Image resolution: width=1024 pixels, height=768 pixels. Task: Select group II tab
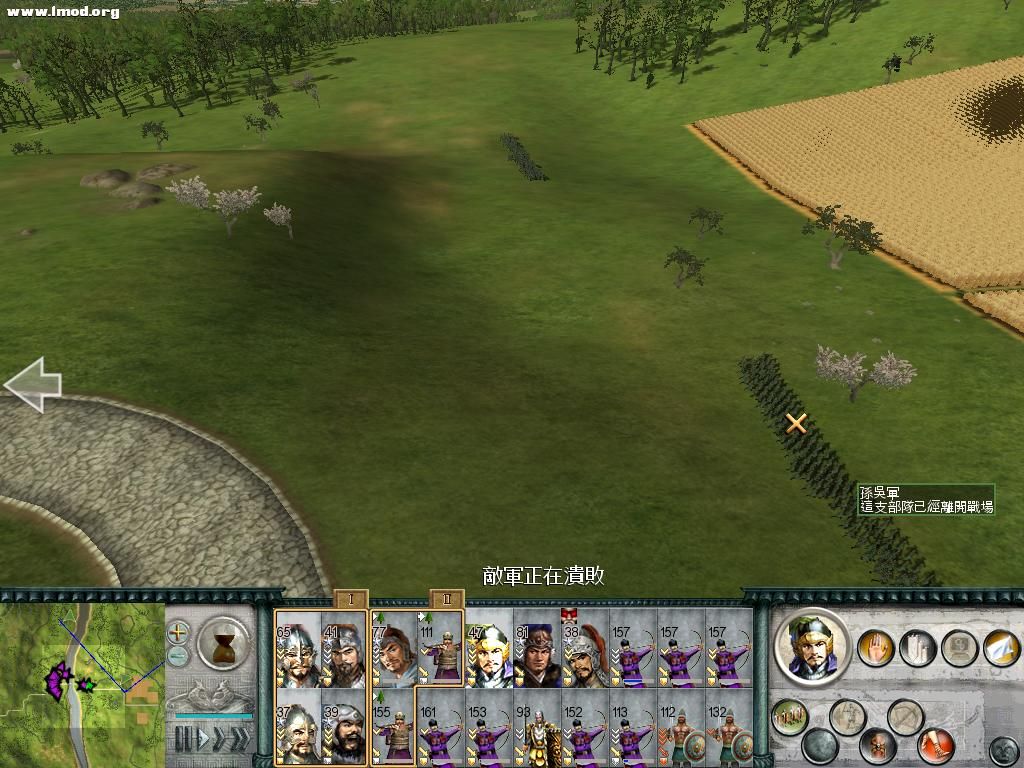(x=447, y=600)
